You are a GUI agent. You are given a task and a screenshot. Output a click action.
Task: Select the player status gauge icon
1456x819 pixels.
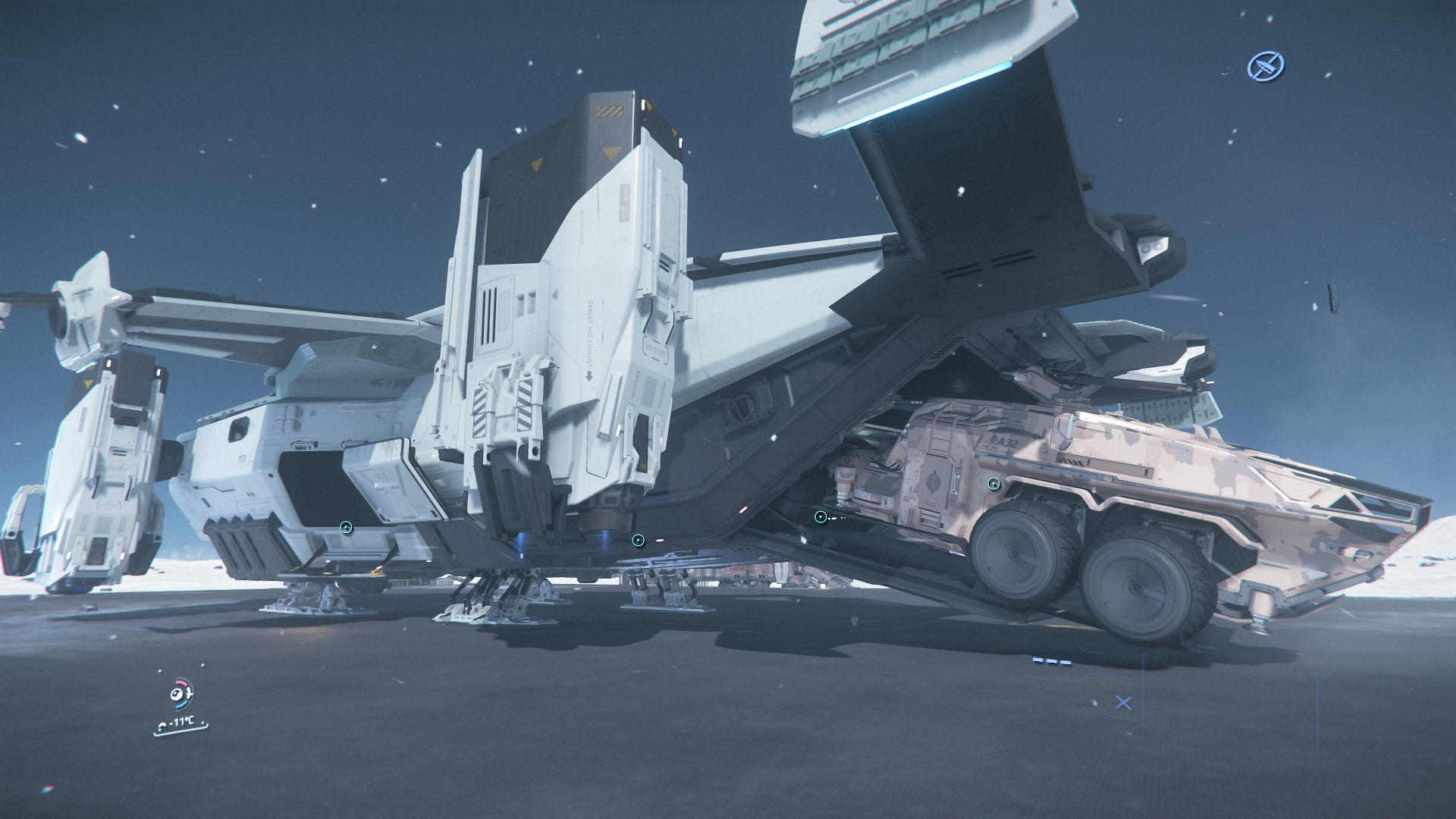(180, 693)
